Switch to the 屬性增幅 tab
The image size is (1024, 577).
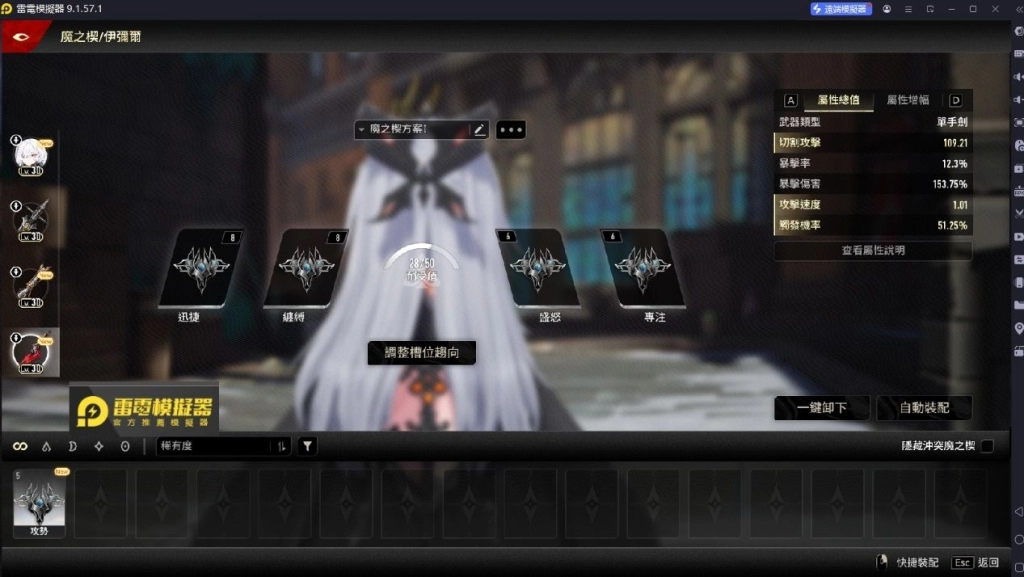908,100
